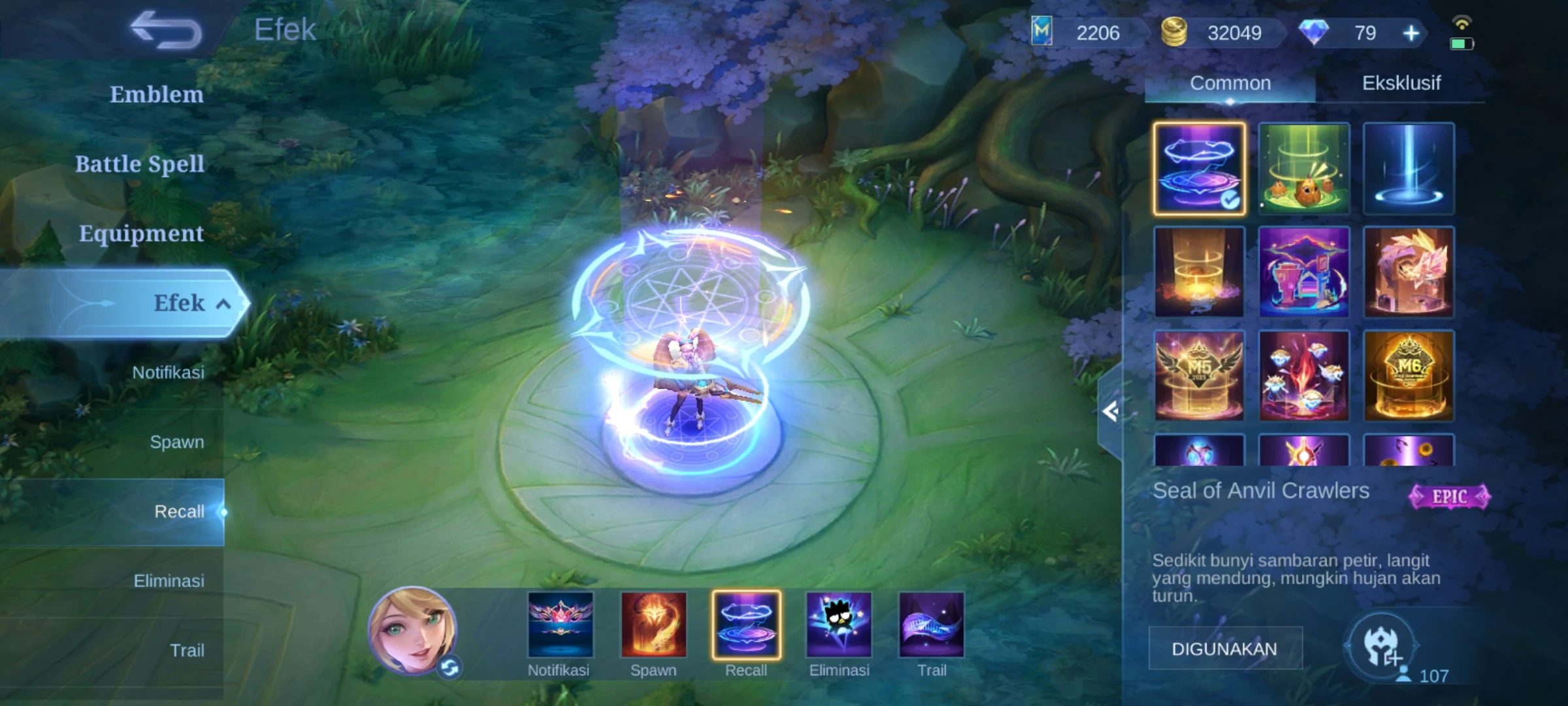Add diamonds with the plus button
Image resolution: width=1568 pixels, height=706 pixels.
pos(1411,33)
